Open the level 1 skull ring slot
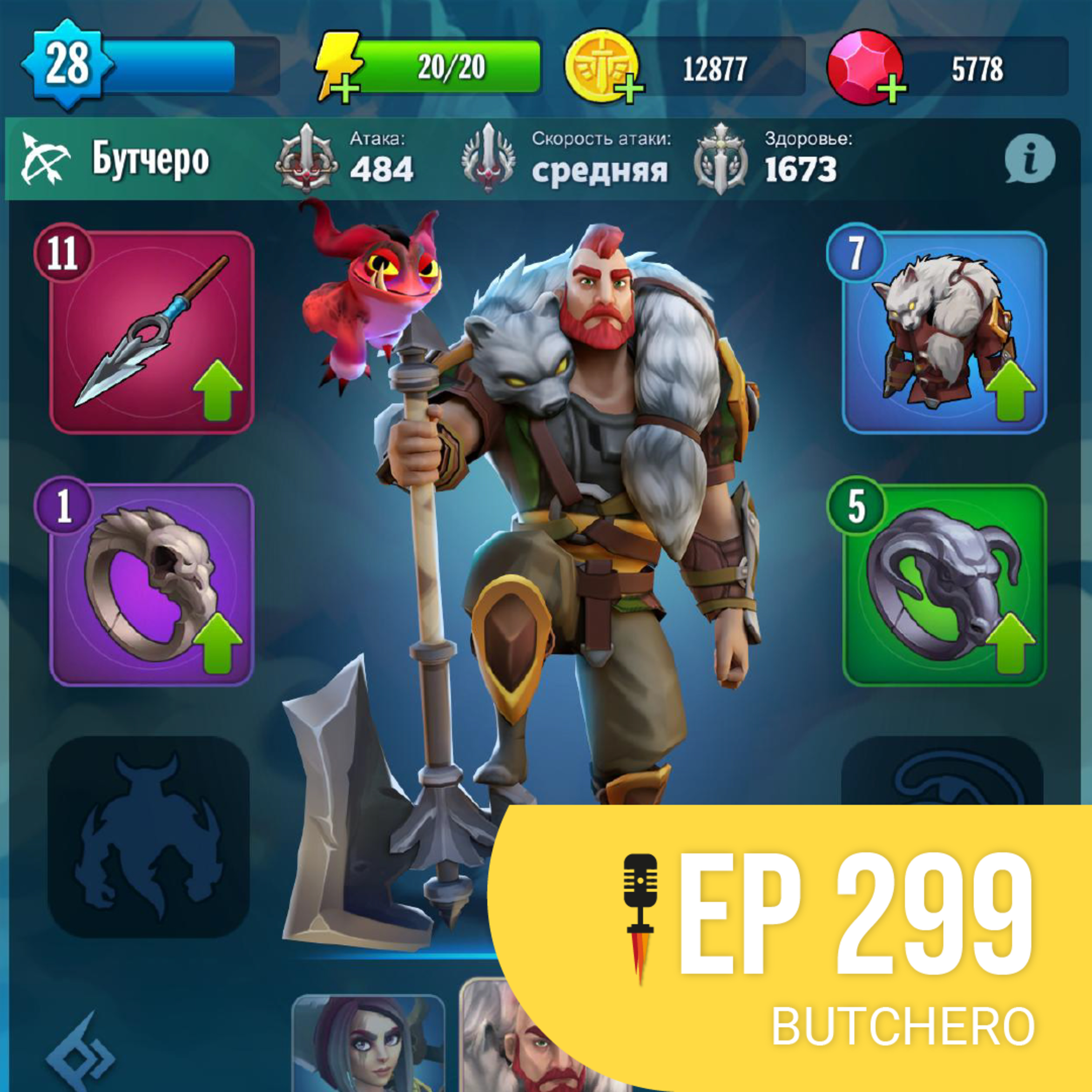The image size is (1092, 1092). [151, 585]
